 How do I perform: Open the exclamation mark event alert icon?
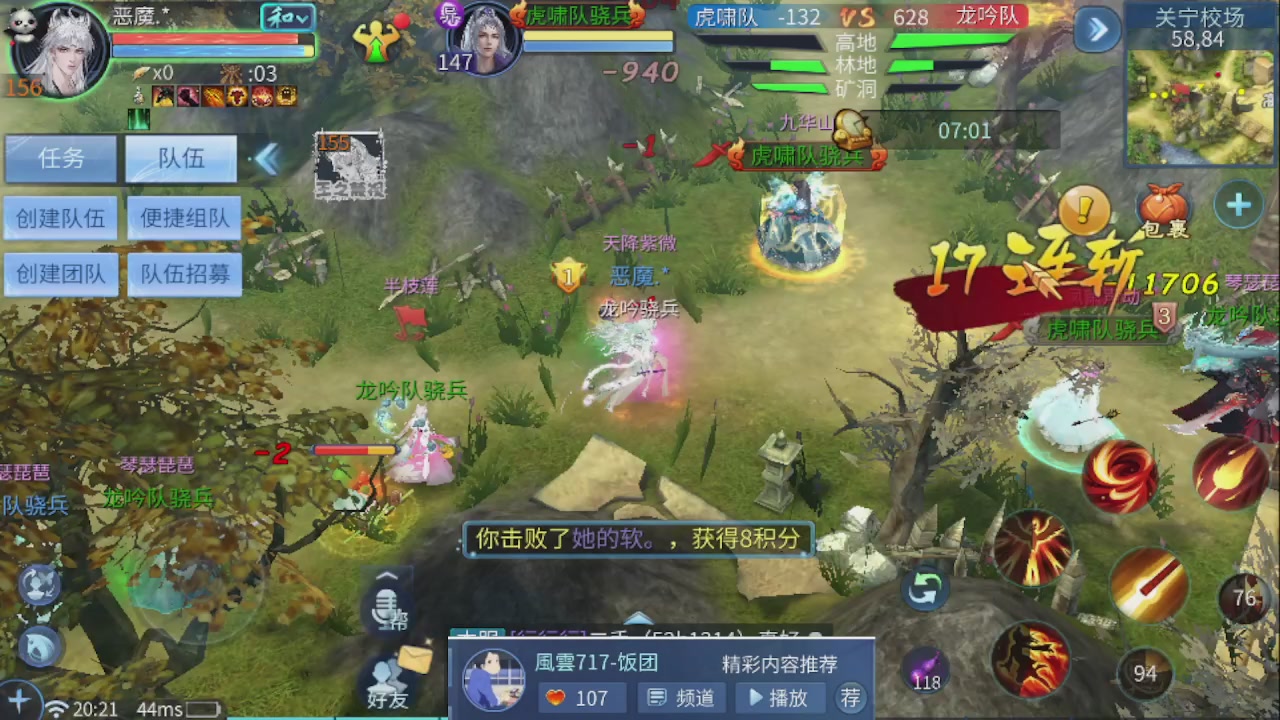click(1083, 208)
